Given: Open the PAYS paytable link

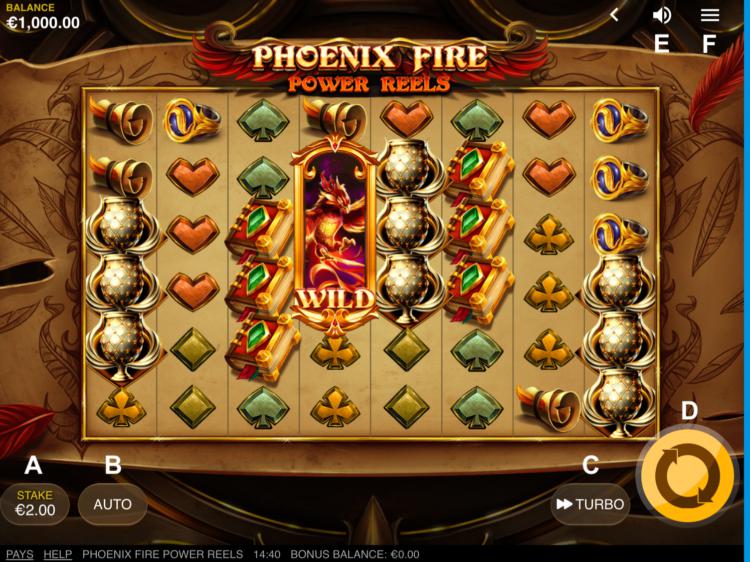Looking at the screenshot, I should tap(19, 554).
